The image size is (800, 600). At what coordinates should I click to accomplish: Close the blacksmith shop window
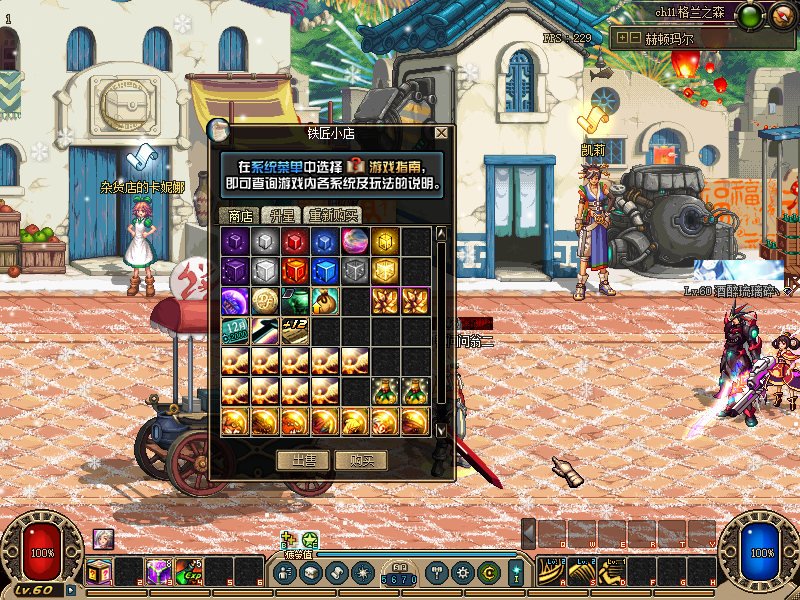click(x=441, y=132)
